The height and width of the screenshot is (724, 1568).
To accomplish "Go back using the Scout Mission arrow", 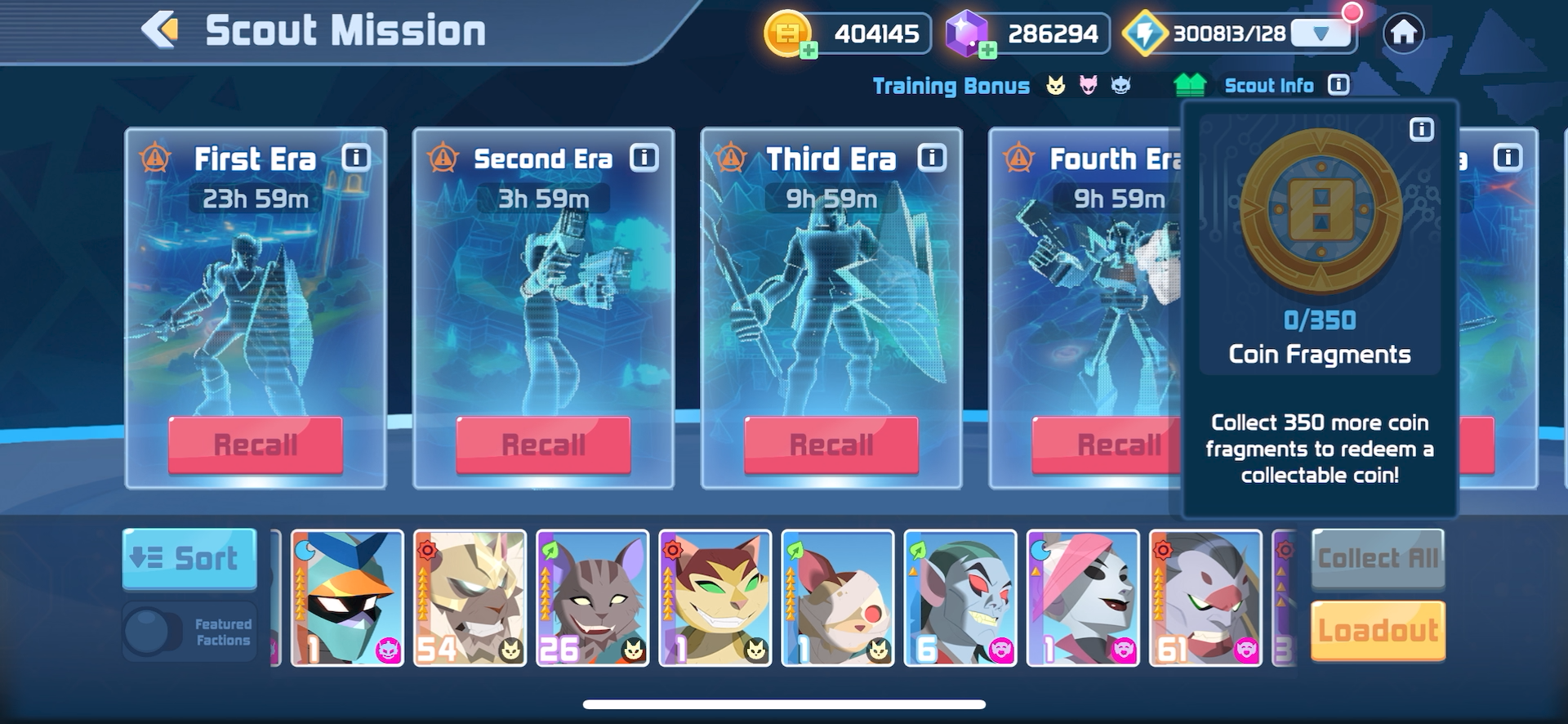I will coord(160,31).
